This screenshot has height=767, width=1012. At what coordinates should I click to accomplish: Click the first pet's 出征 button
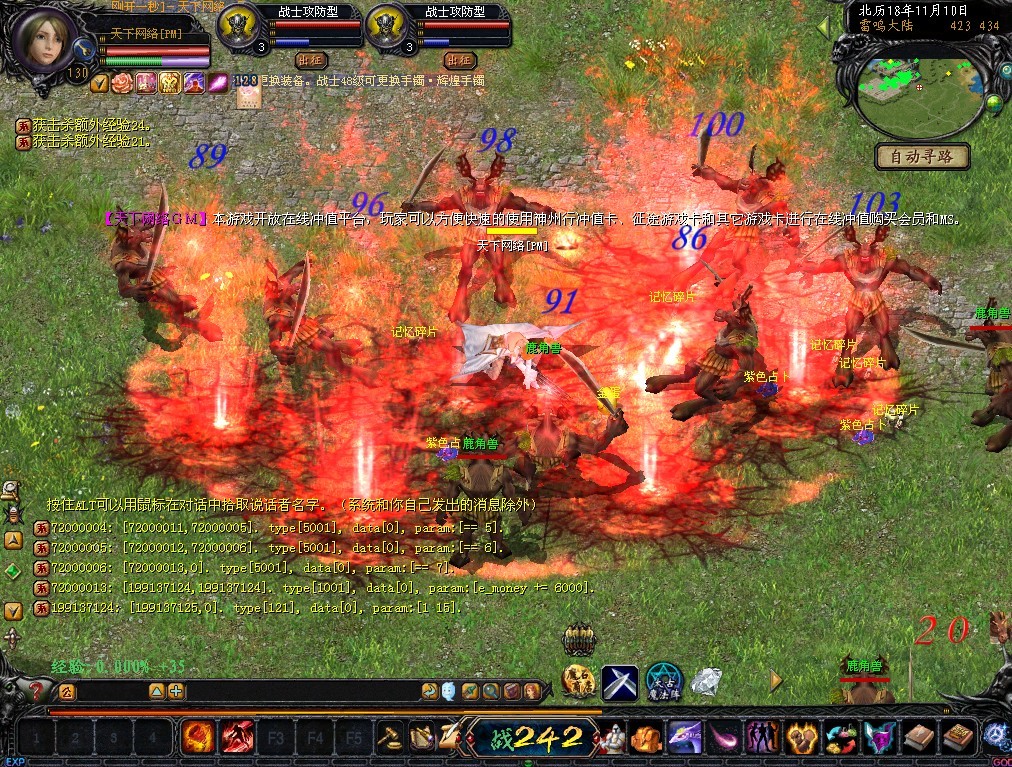point(313,61)
